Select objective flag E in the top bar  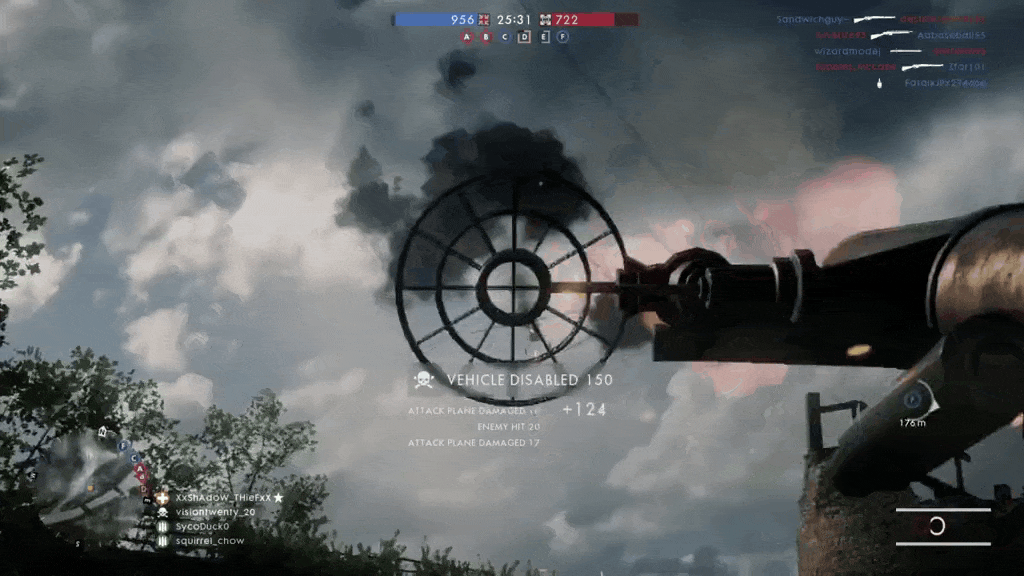(x=544, y=37)
